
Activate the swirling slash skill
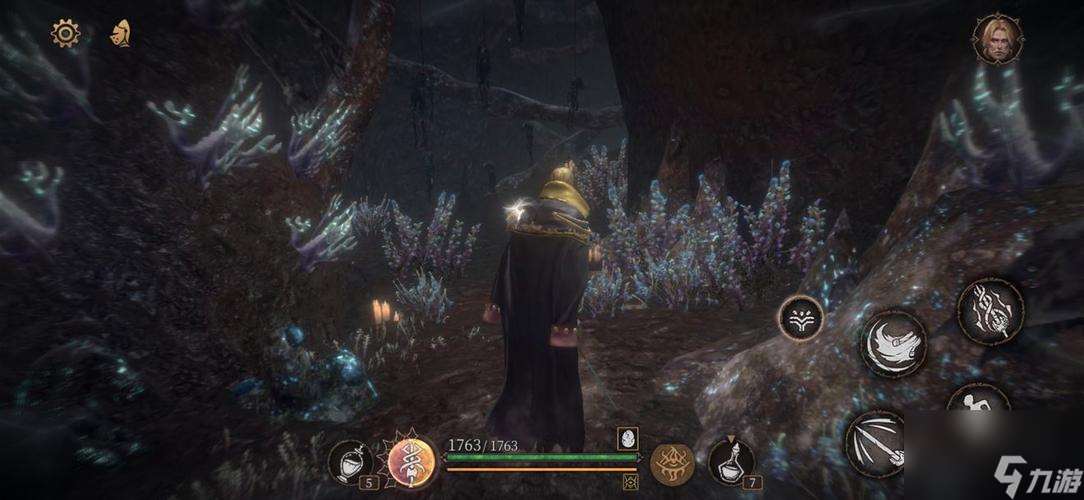[x=893, y=344]
